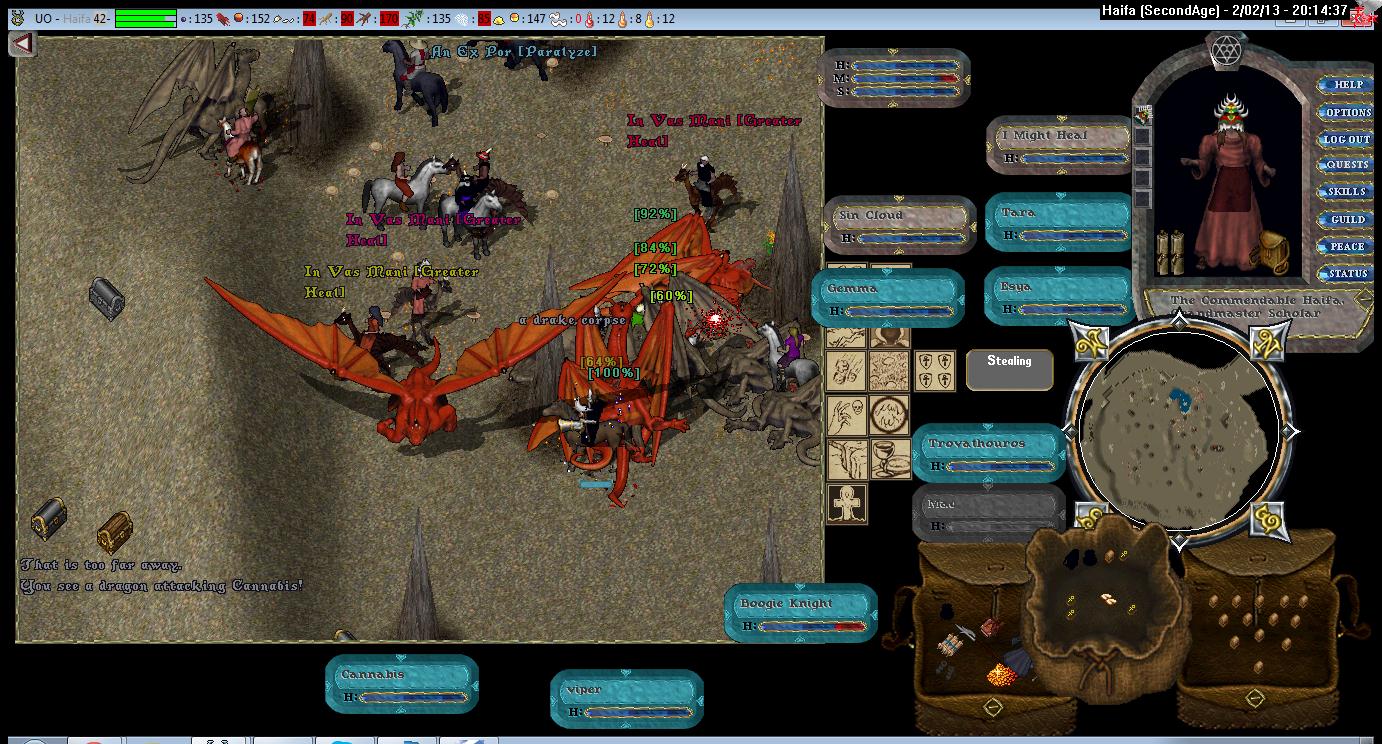Screen dimensions: 1382x744
Task: Cast the ankh spell icon
Action: [847, 502]
